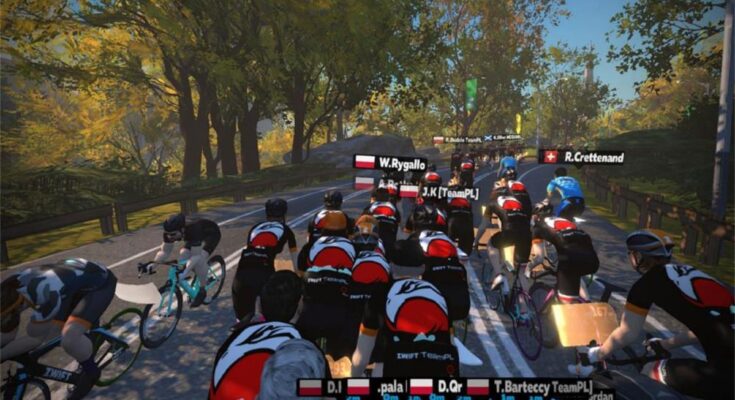Viewport: 735px width, 400px height.
Task: Pick the D.Qr rider name tag
Action: [x=435, y=387]
